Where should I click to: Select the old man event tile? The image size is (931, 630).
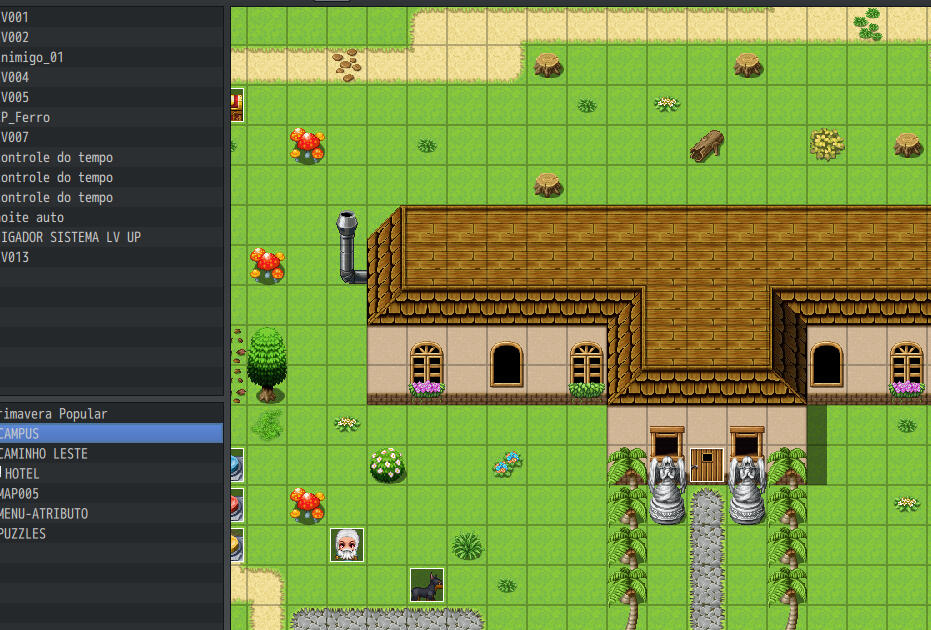tap(347, 545)
